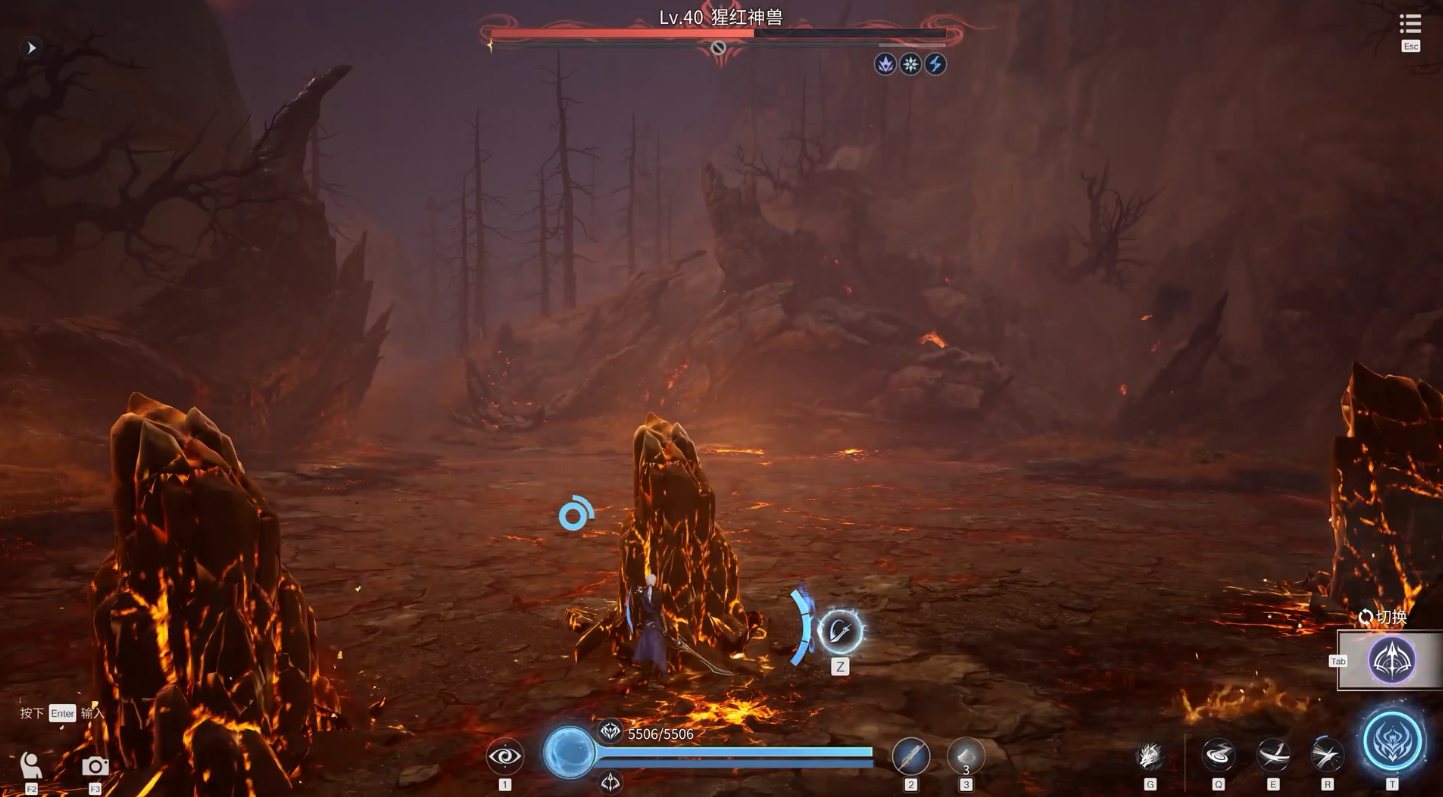Activate the eye skill in slot 1
Viewport: 1443px width, 797px height.
tap(504, 756)
